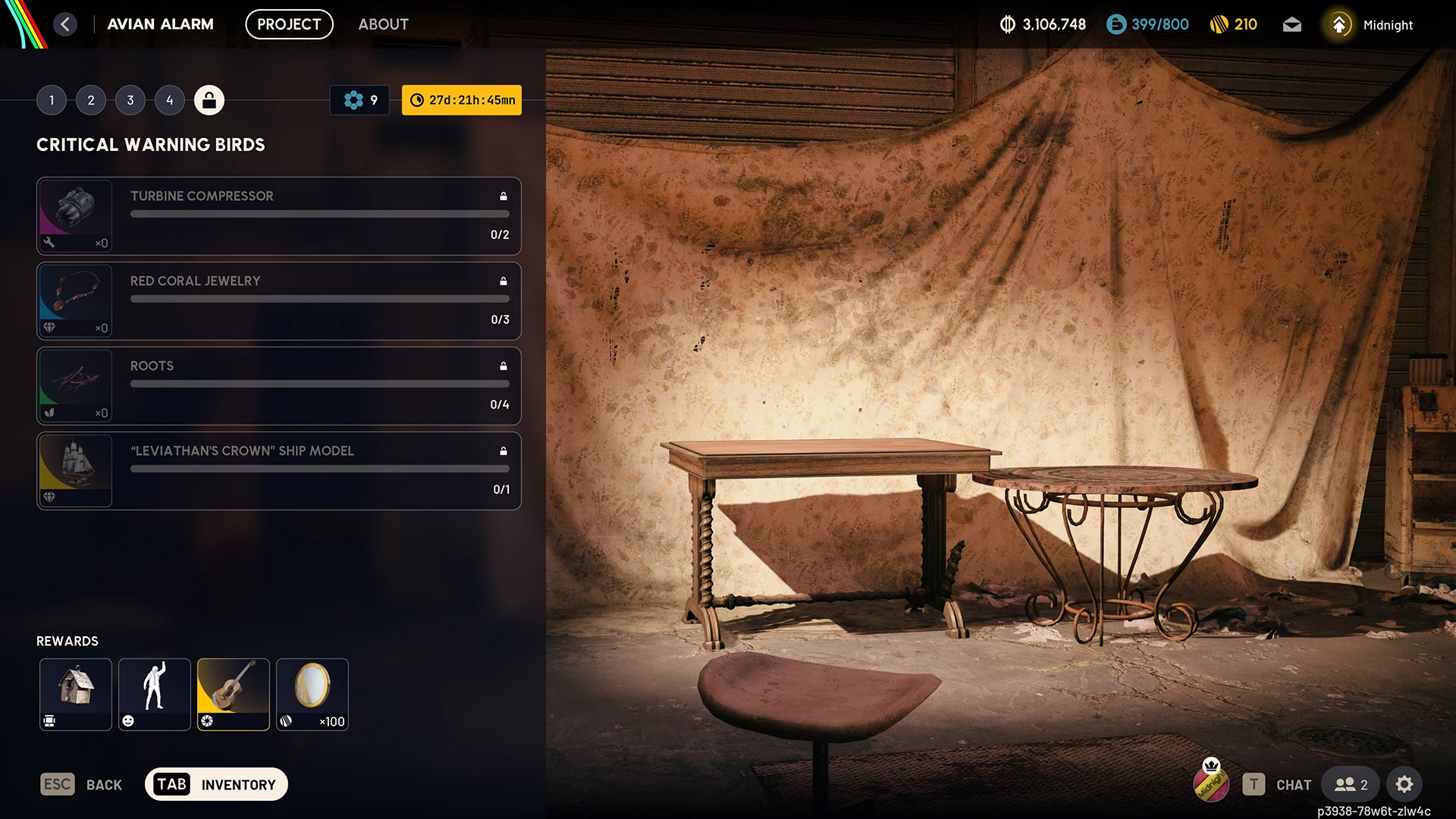Click the Midnight season progress icon
The width and height of the screenshot is (1456, 819).
point(1339,24)
